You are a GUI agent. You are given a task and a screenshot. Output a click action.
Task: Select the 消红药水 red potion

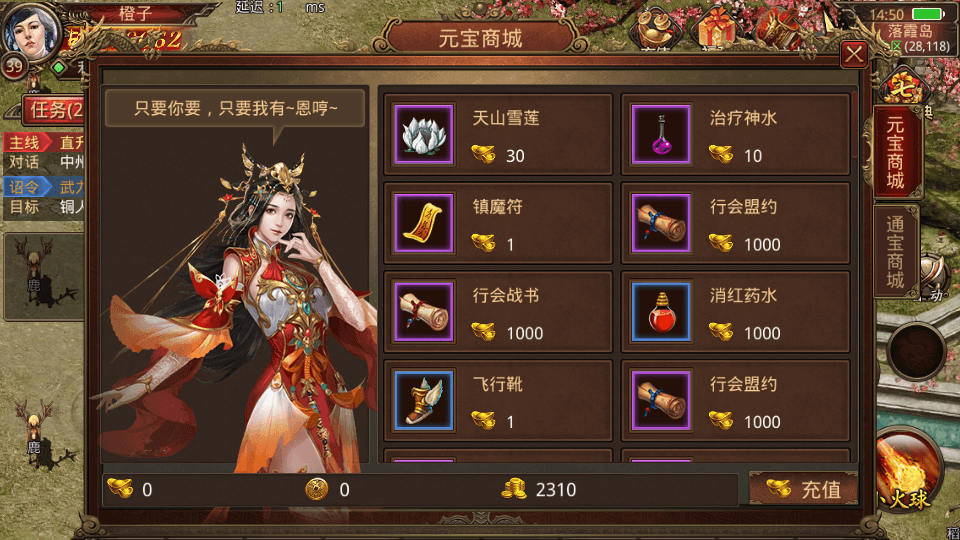(735, 312)
